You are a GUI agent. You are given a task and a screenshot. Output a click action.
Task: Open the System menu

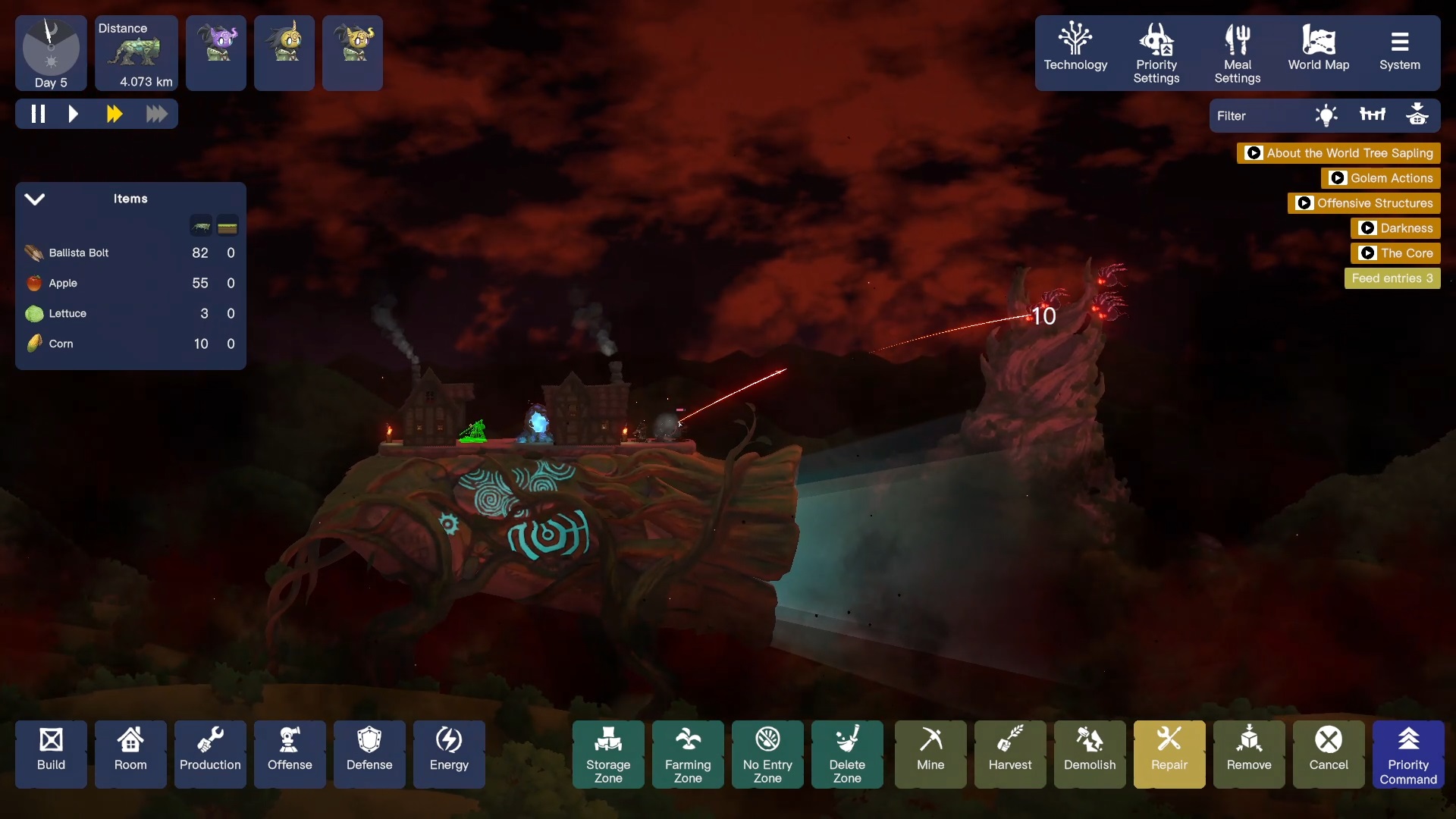coord(1399,52)
